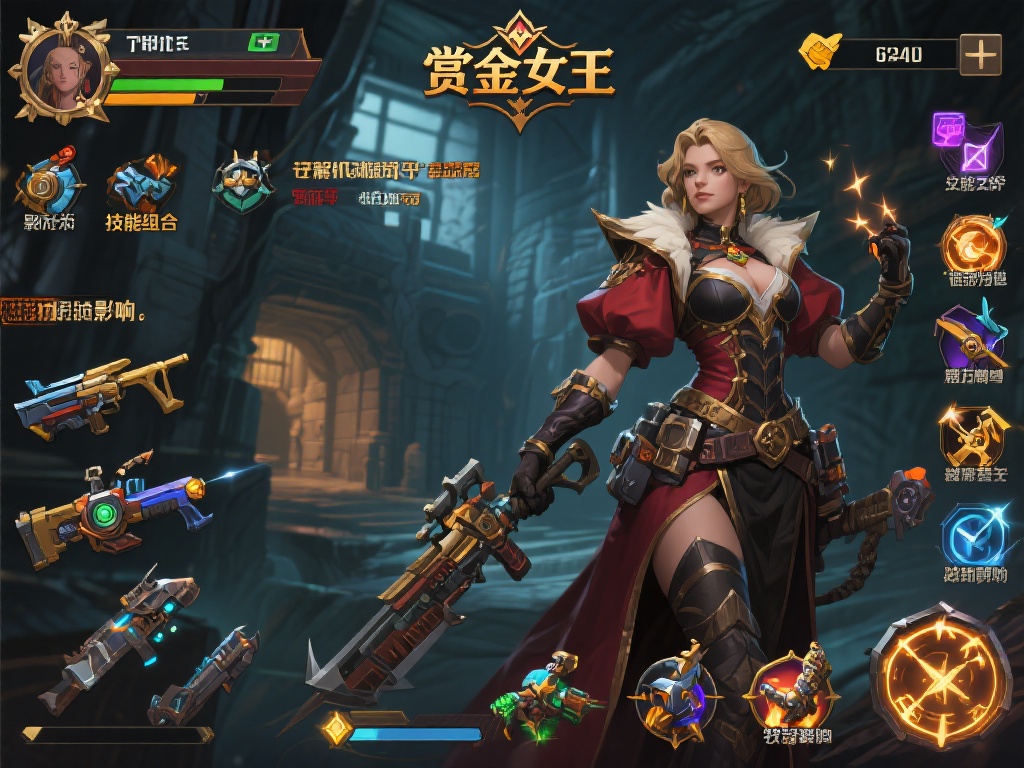Click the green plus button beside the name
Screen dimensions: 1024x768
(264, 42)
